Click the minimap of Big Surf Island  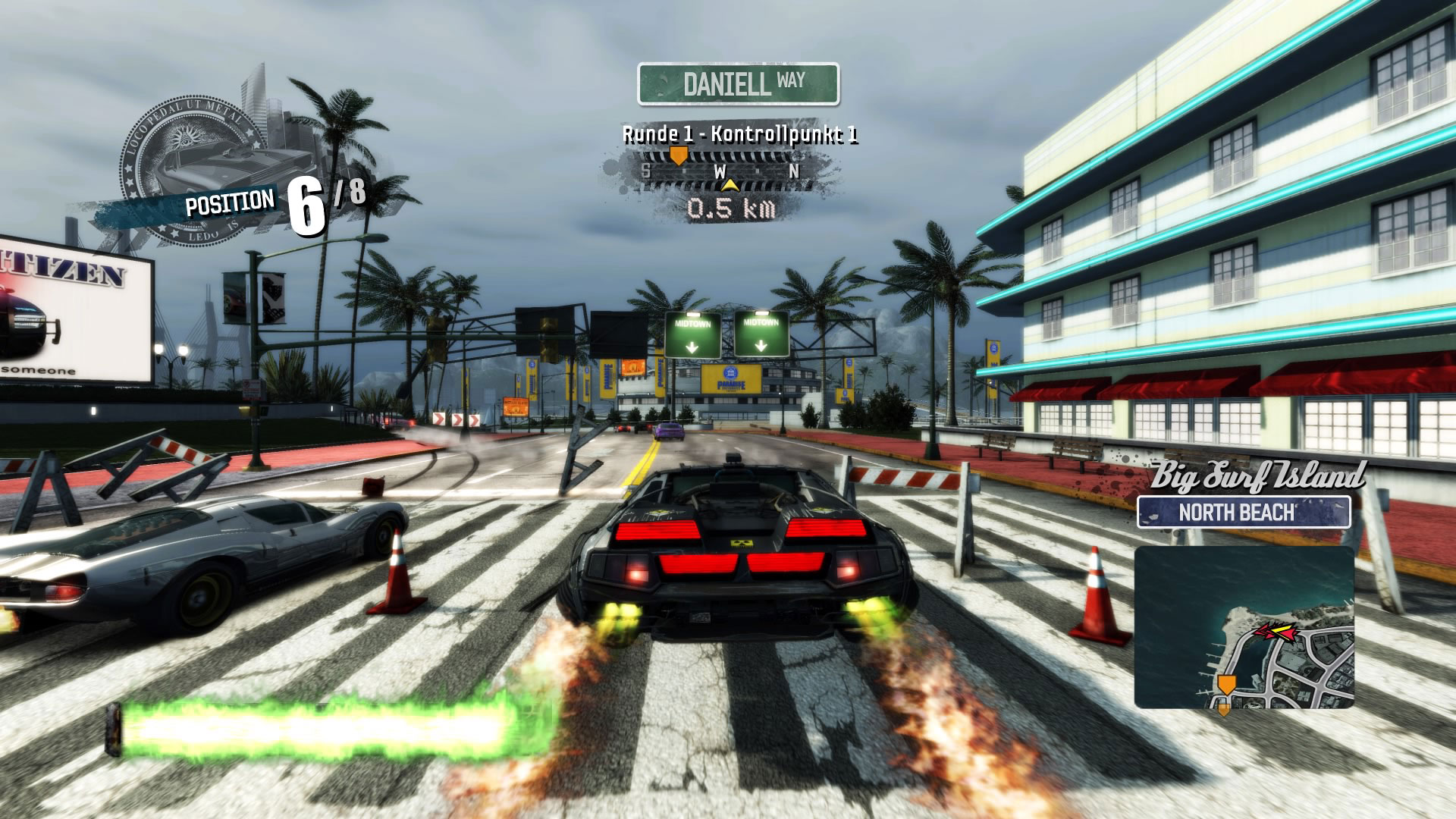(x=1244, y=628)
